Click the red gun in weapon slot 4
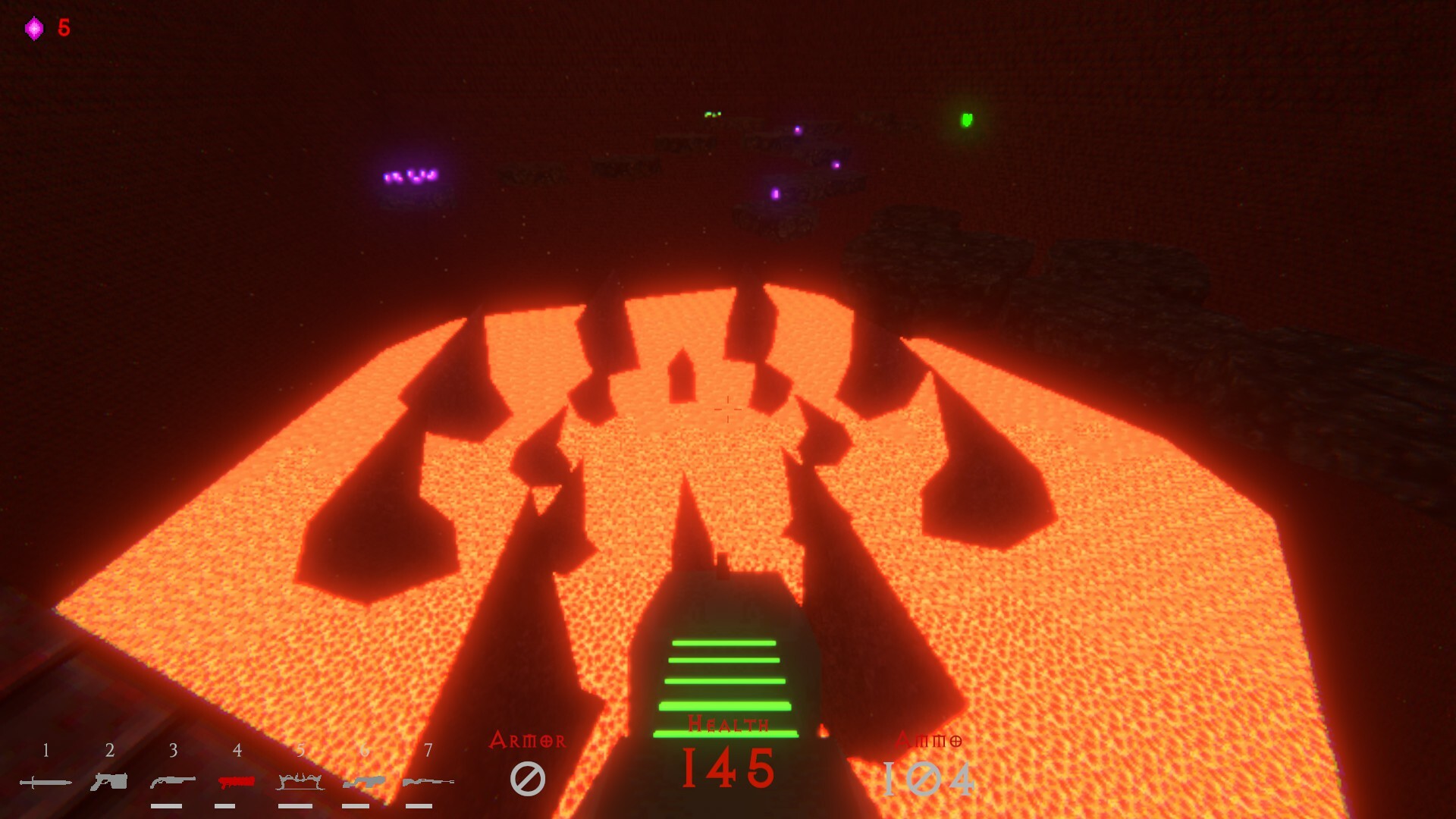The height and width of the screenshot is (819, 1456). [x=237, y=781]
